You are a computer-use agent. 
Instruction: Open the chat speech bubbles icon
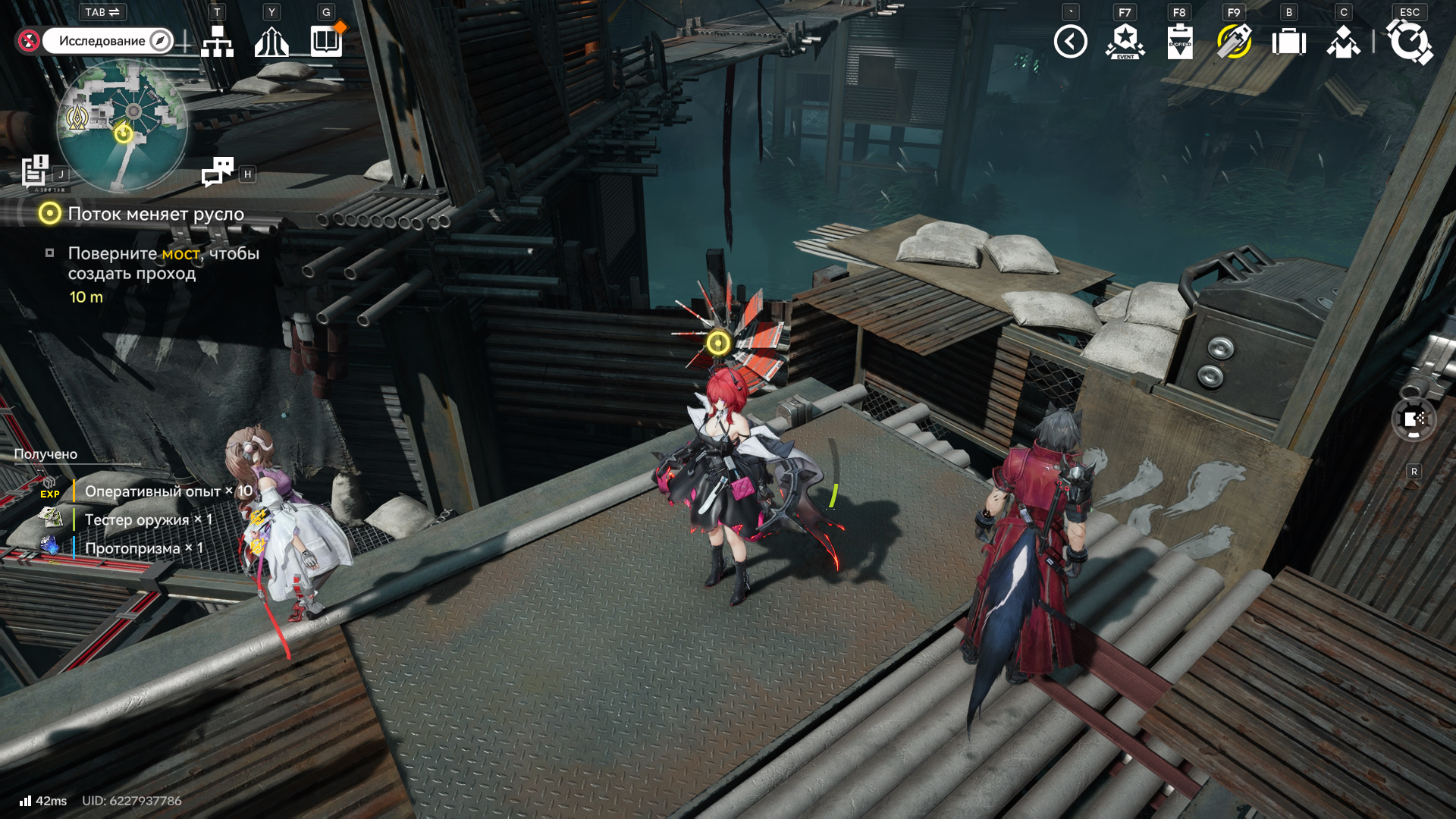tap(218, 172)
